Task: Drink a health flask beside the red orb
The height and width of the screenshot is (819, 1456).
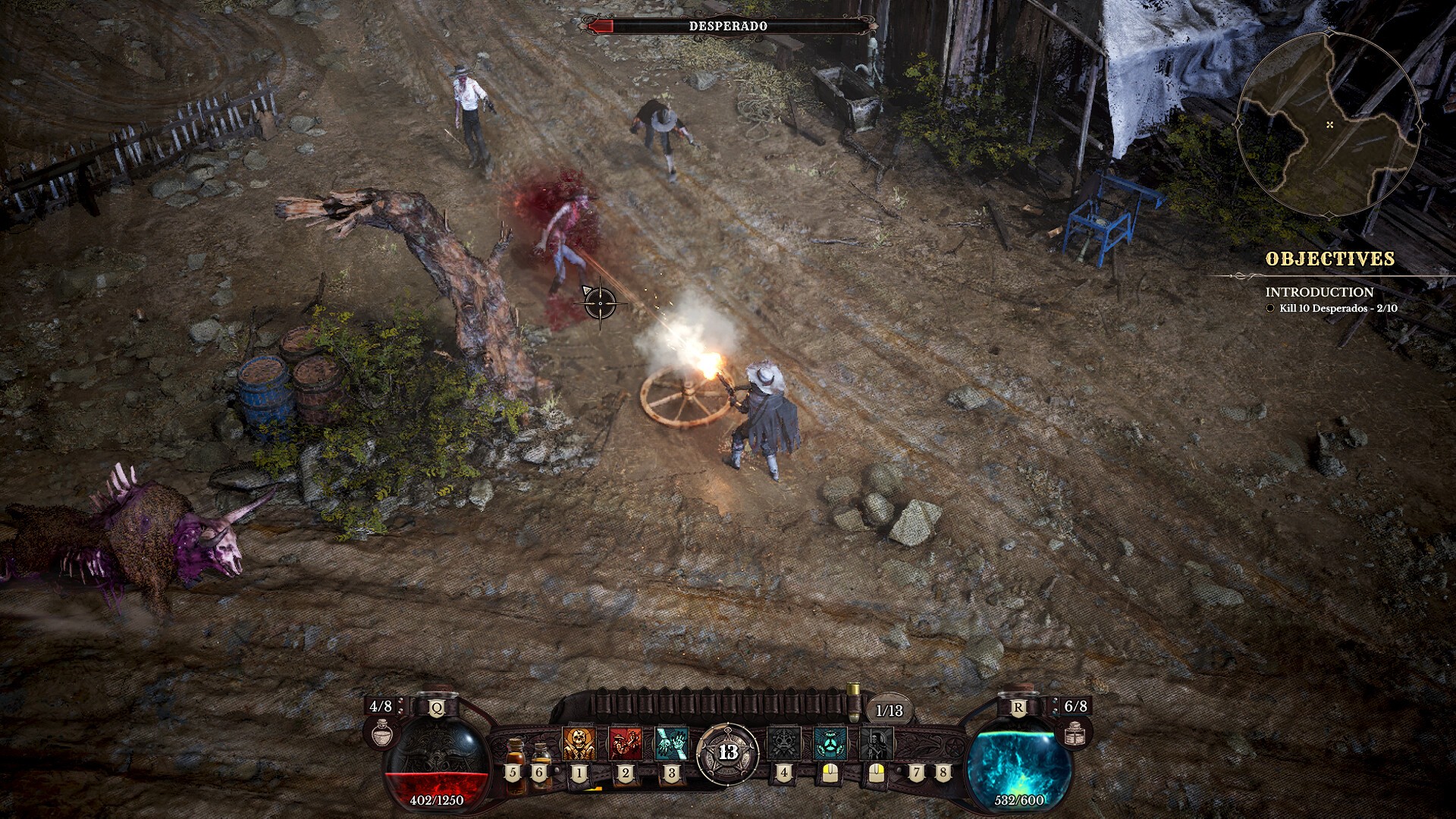Action: [382, 732]
